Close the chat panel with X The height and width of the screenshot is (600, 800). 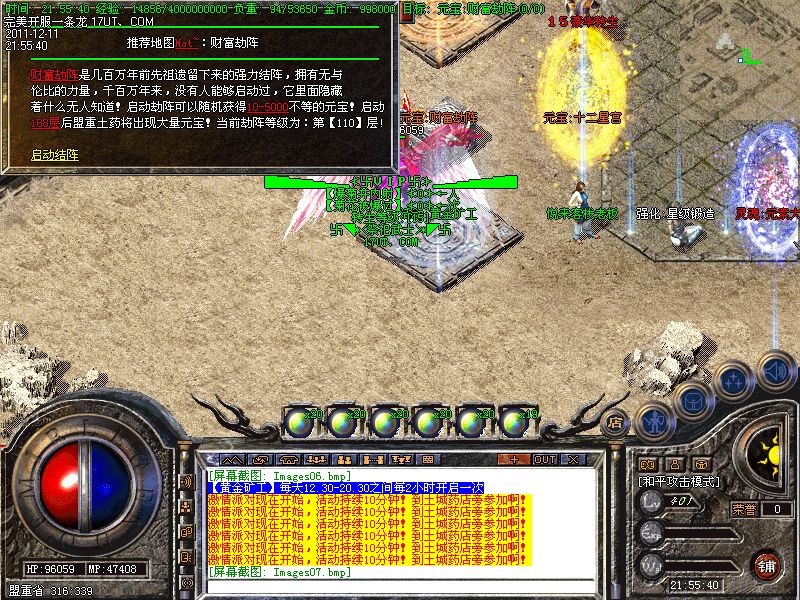[573, 459]
